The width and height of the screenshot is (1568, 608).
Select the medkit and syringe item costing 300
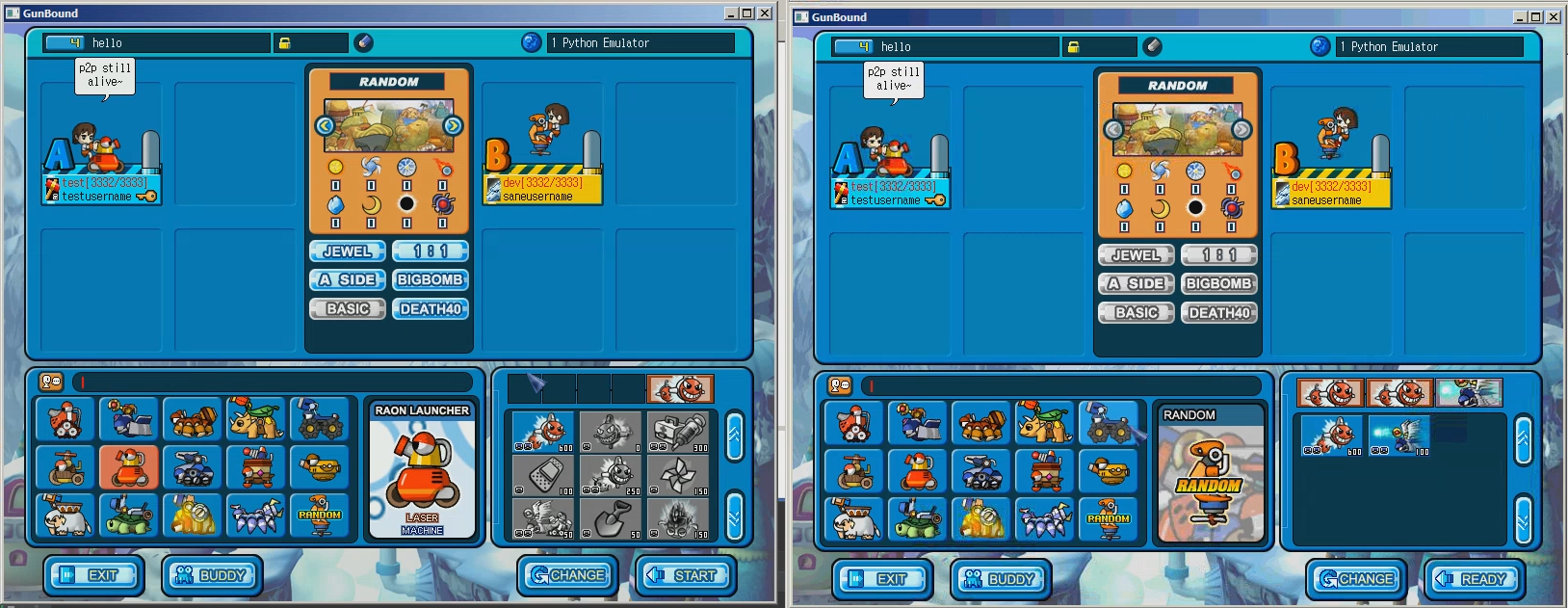coord(678,433)
